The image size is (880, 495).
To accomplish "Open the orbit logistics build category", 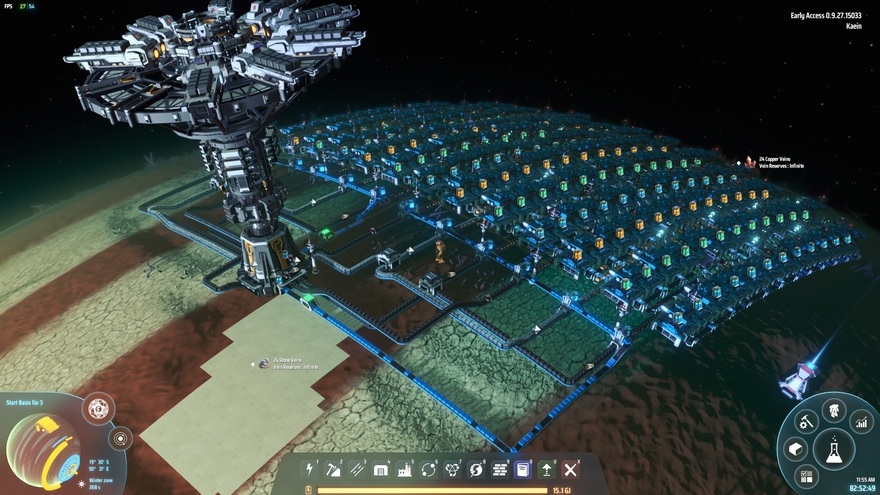I will (429, 469).
